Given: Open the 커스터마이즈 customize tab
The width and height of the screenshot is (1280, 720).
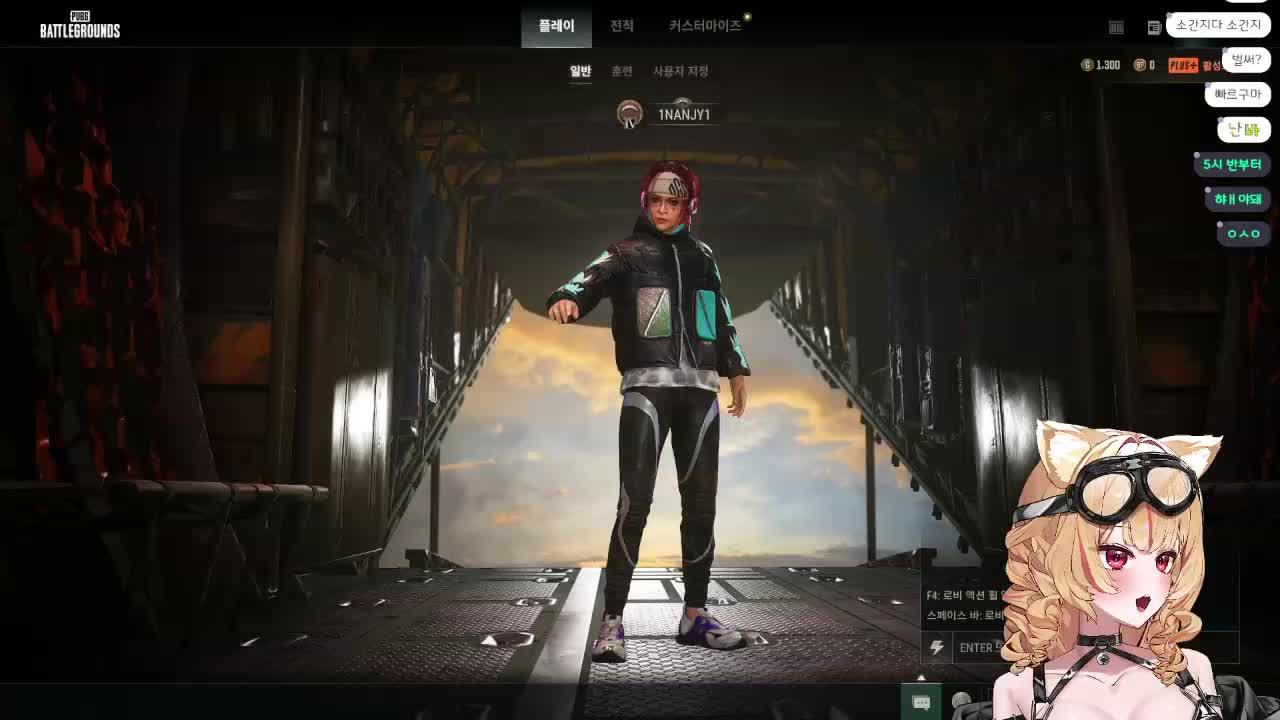Looking at the screenshot, I should [704, 26].
